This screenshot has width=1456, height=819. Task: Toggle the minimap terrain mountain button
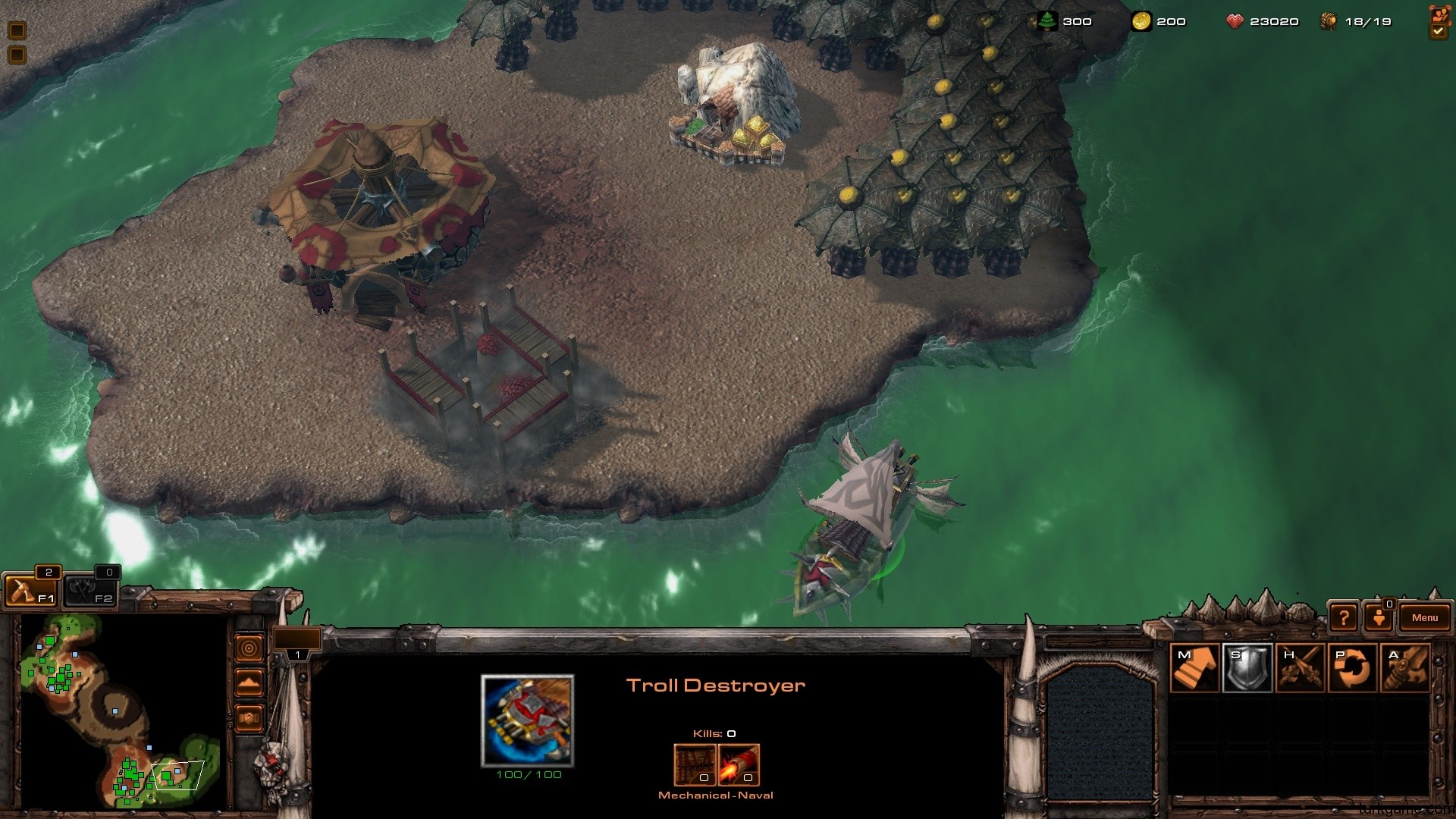(249, 682)
